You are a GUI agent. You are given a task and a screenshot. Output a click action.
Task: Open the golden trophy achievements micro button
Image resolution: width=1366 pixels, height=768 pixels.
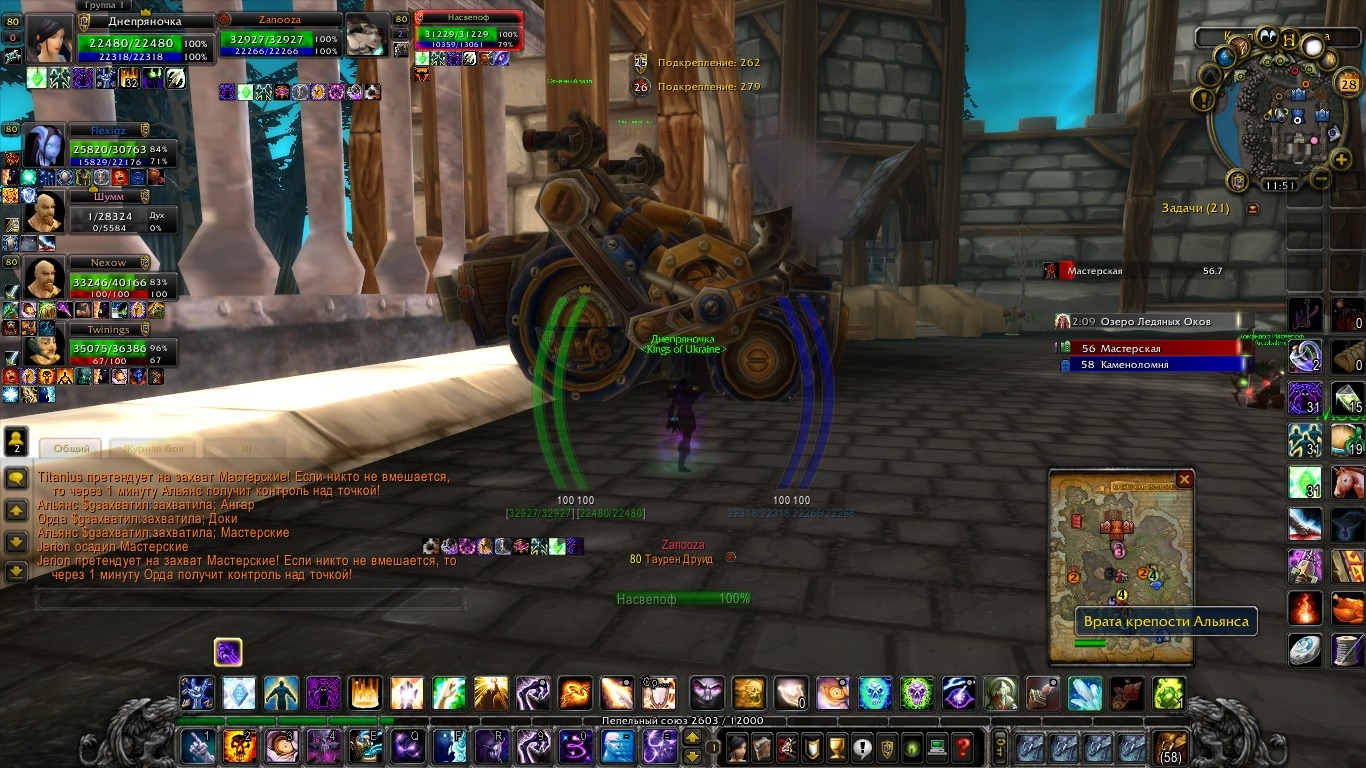[837, 746]
